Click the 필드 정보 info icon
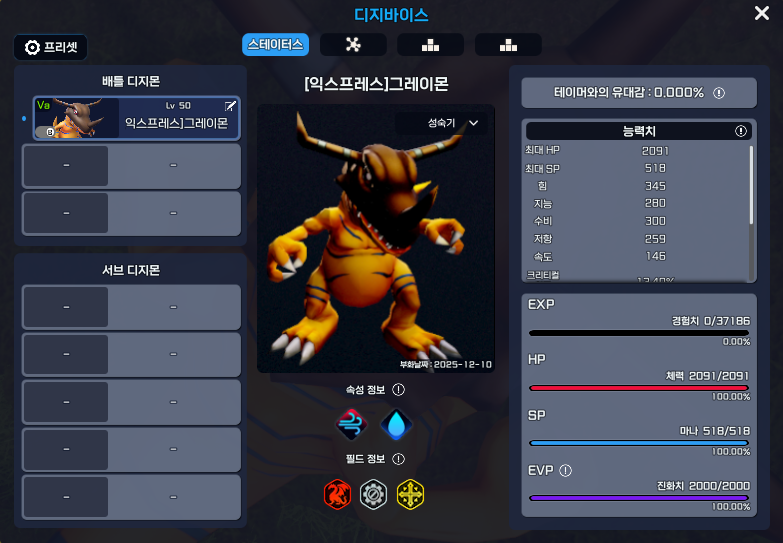 coord(398,459)
